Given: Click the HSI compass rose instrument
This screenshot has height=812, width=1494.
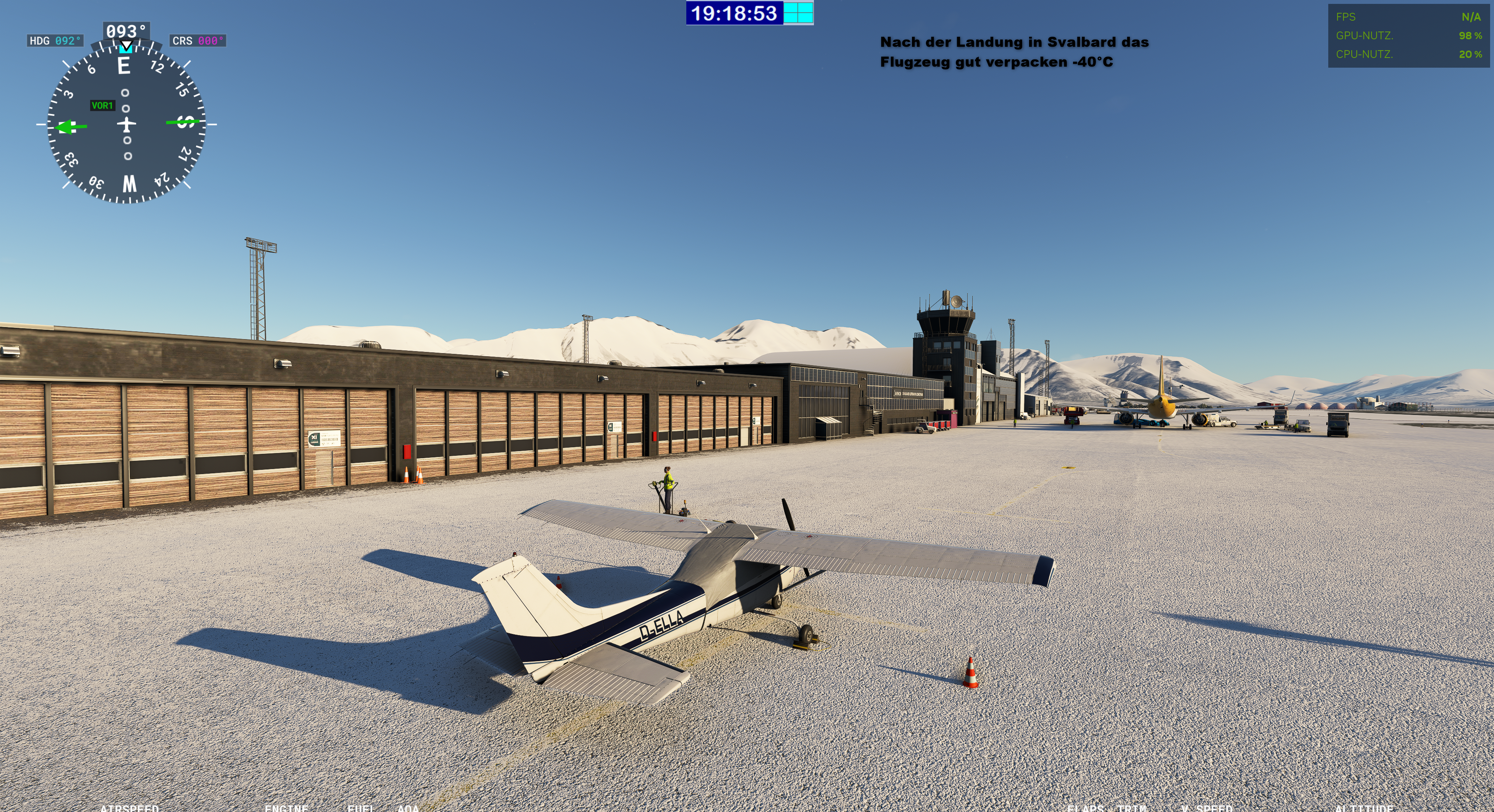Looking at the screenshot, I should (x=126, y=124).
